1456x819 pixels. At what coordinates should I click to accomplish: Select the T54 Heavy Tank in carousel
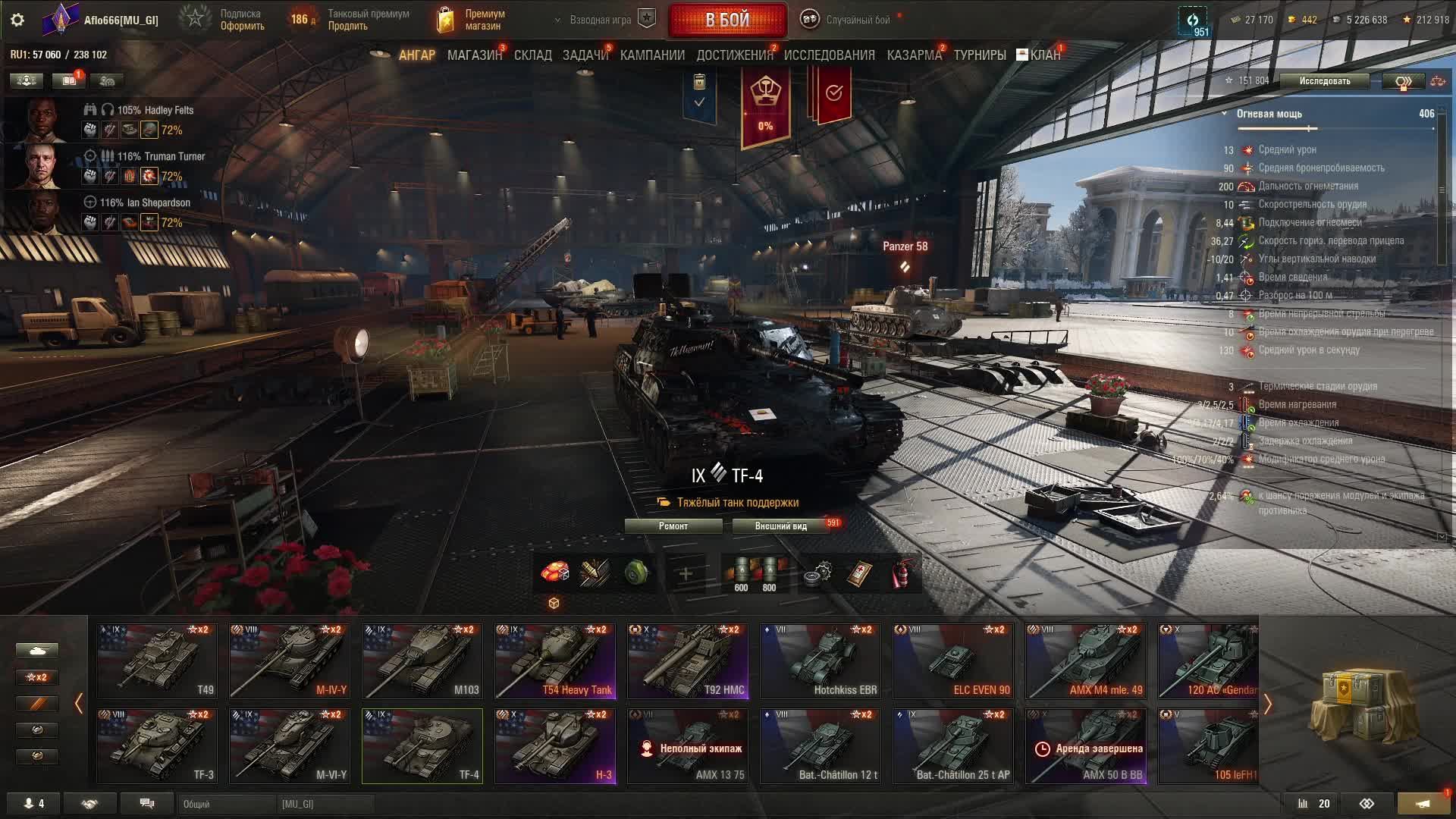[x=555, y=661]
